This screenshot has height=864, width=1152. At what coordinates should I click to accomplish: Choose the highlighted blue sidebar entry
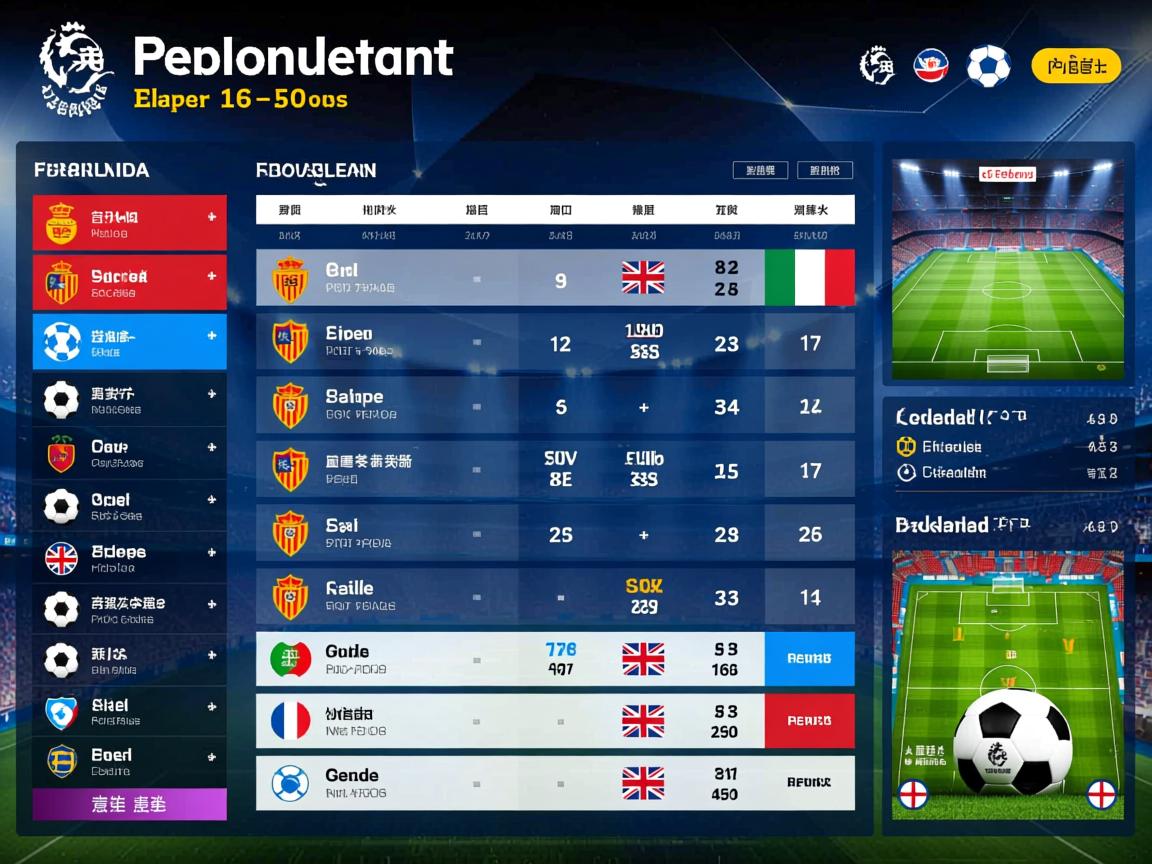coord(130,342)
